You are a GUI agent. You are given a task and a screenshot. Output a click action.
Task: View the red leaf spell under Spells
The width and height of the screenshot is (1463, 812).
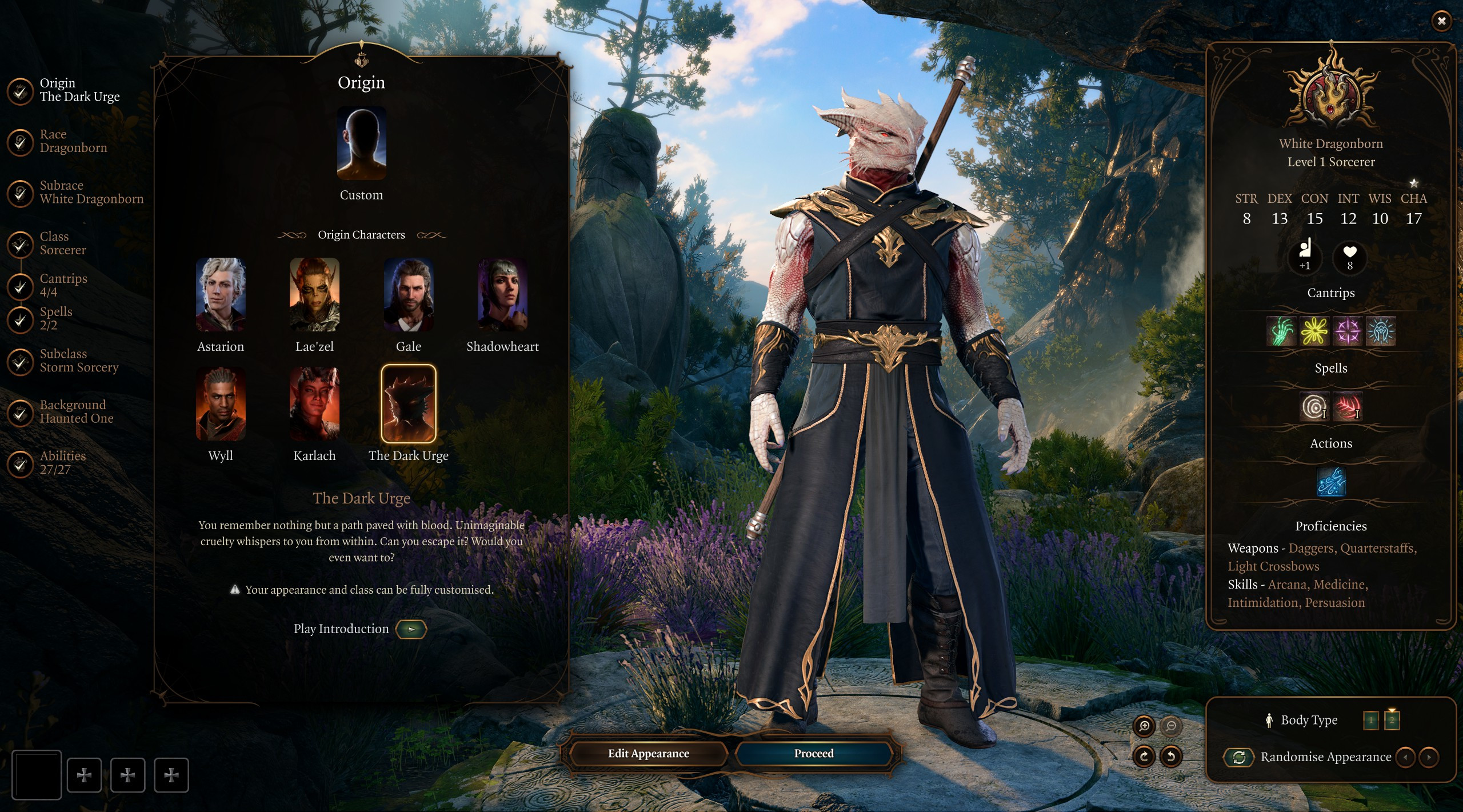click(1348, 407)
